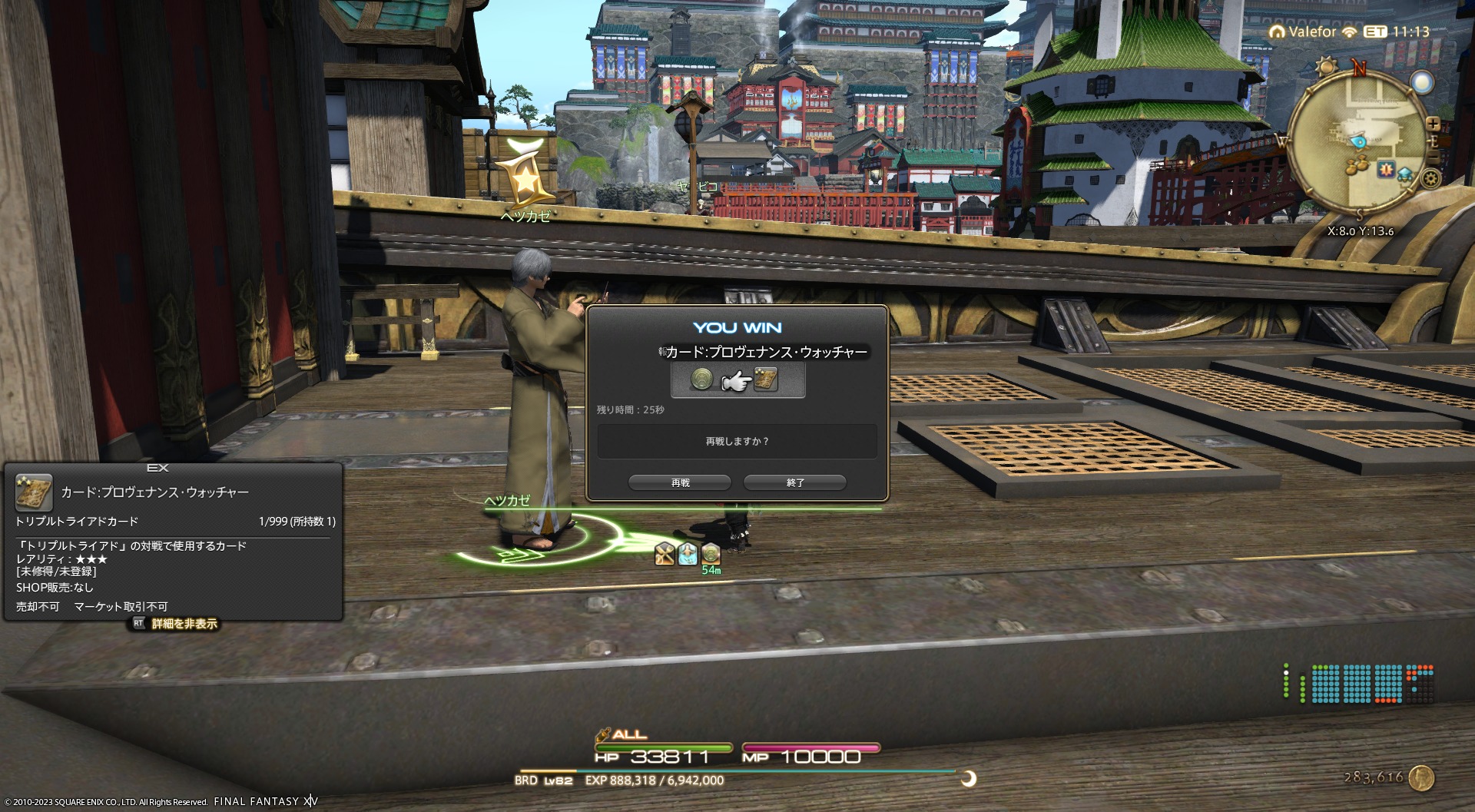Select the blue shop marker on the minimap
This screenshot has width=1475, height=812.
[x=1405, y=174]
